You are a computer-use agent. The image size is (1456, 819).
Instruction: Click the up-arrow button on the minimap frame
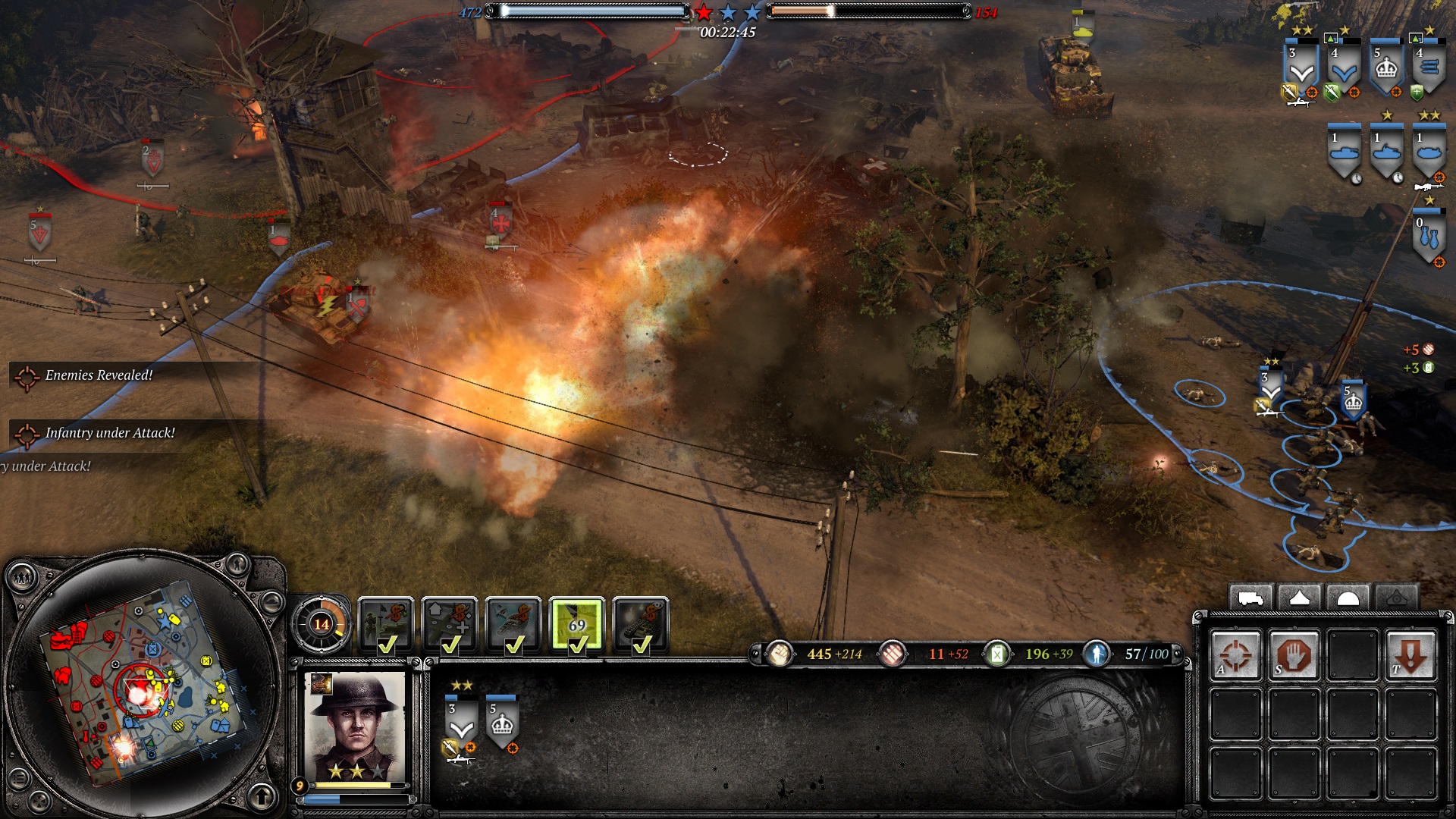[262, 796]
